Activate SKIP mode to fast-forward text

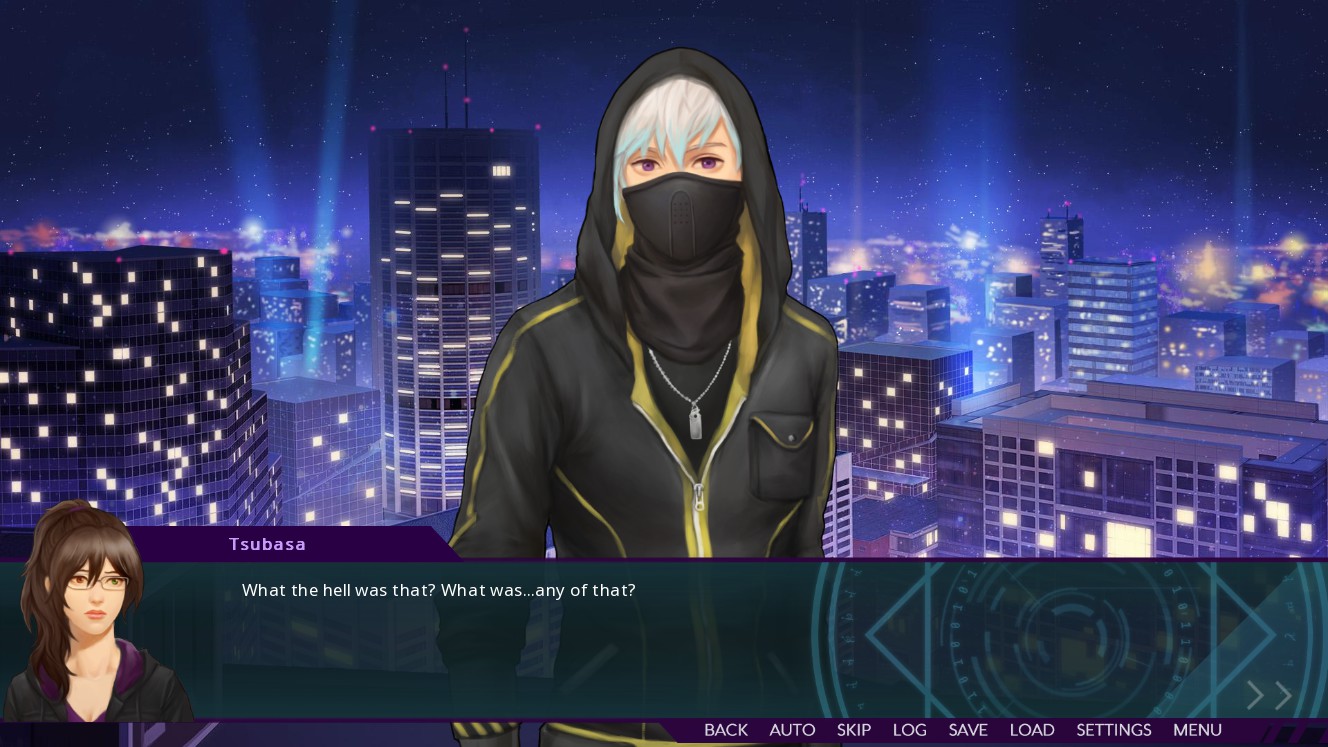click(854, 730)
